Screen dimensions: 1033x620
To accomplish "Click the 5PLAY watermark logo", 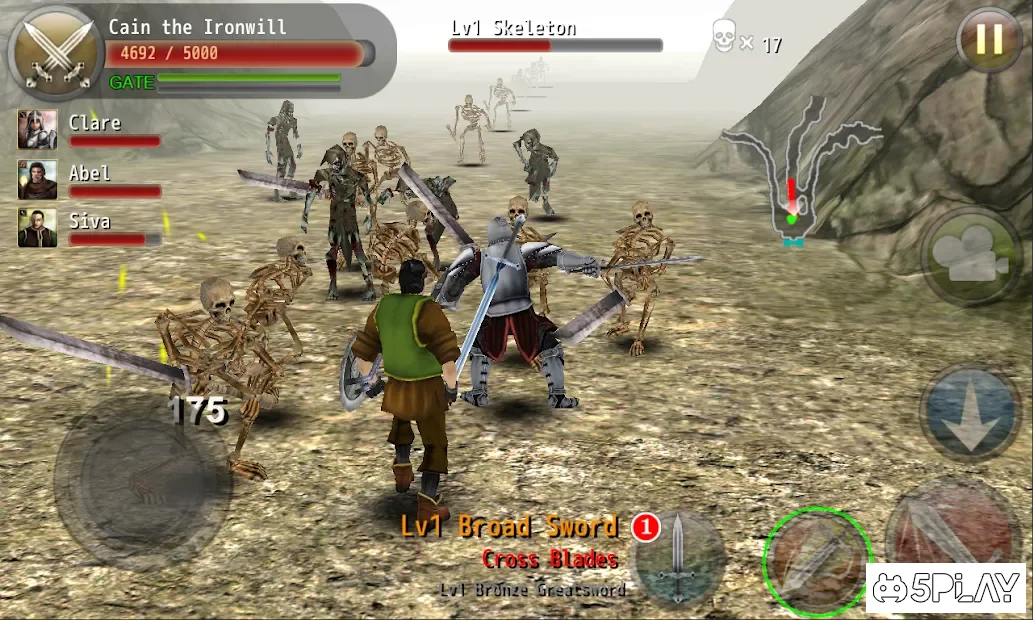I will [x=944, y=589].
